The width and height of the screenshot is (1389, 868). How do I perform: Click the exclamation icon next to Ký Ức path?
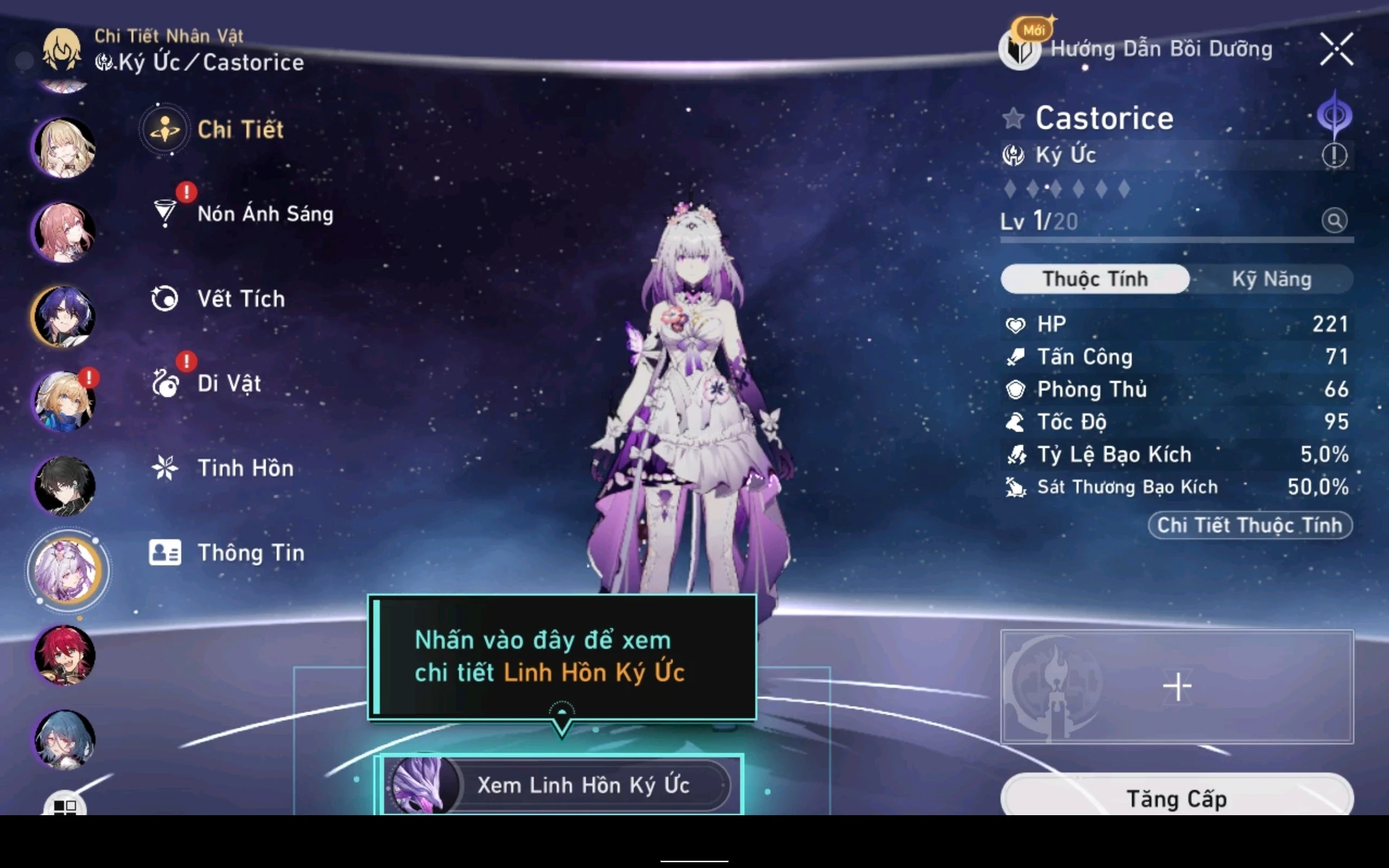[1335, 156]
